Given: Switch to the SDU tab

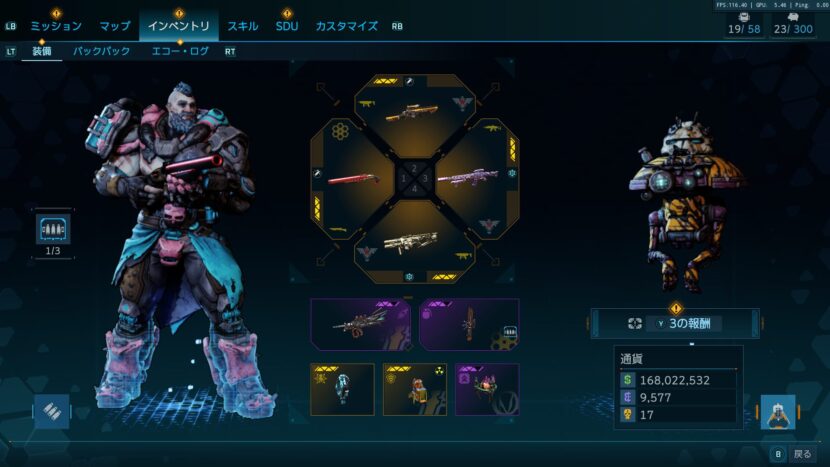Looking at the screenshot, I should click(x=287, y=26).
